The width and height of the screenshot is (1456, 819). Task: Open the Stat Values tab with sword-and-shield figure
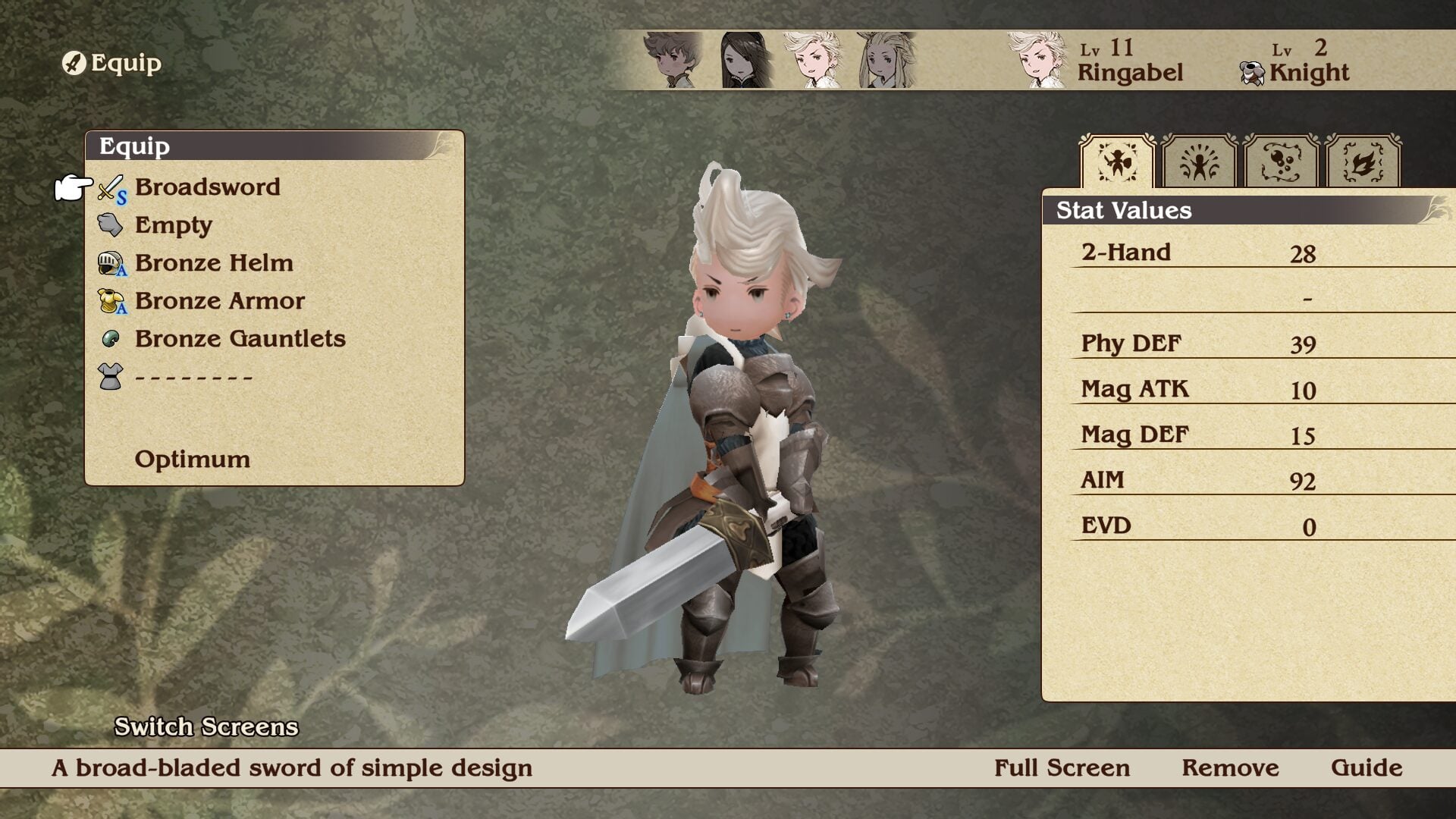coord(1117,162)
